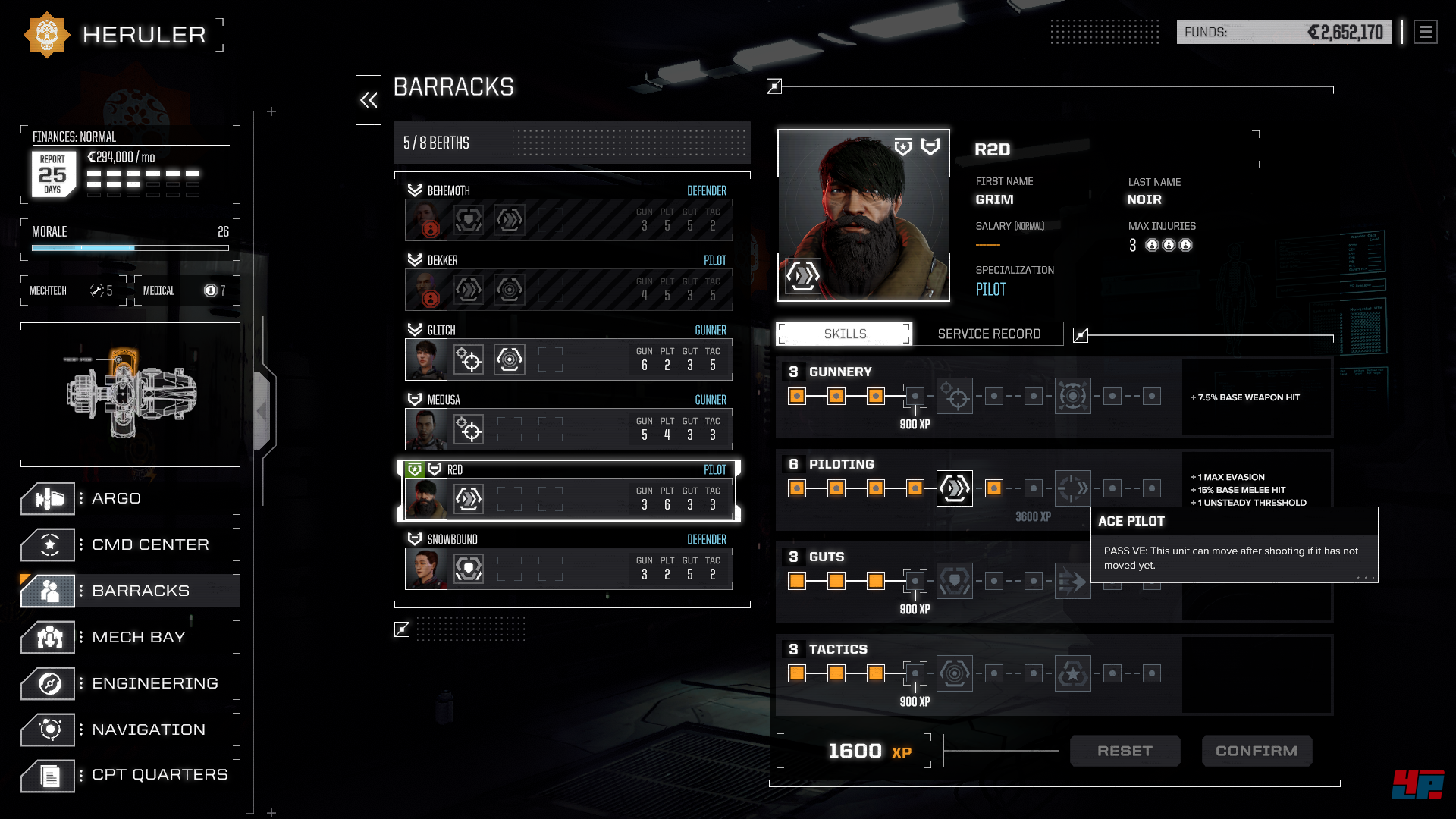
Task: Select Snowbound's roster entry
Action: 569,560
